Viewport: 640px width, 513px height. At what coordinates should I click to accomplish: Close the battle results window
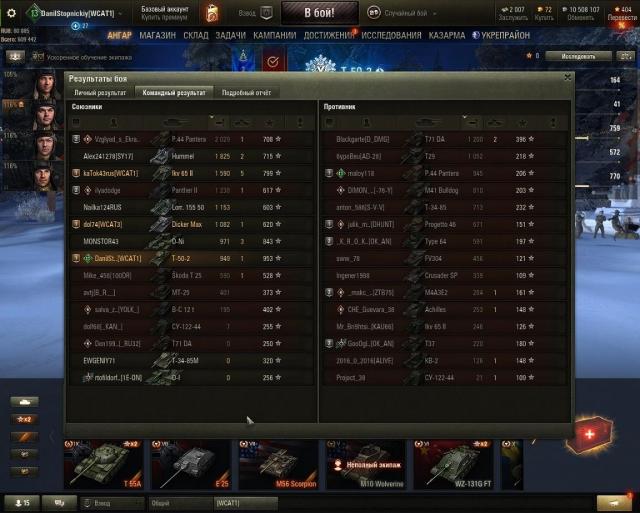point(567,76)
